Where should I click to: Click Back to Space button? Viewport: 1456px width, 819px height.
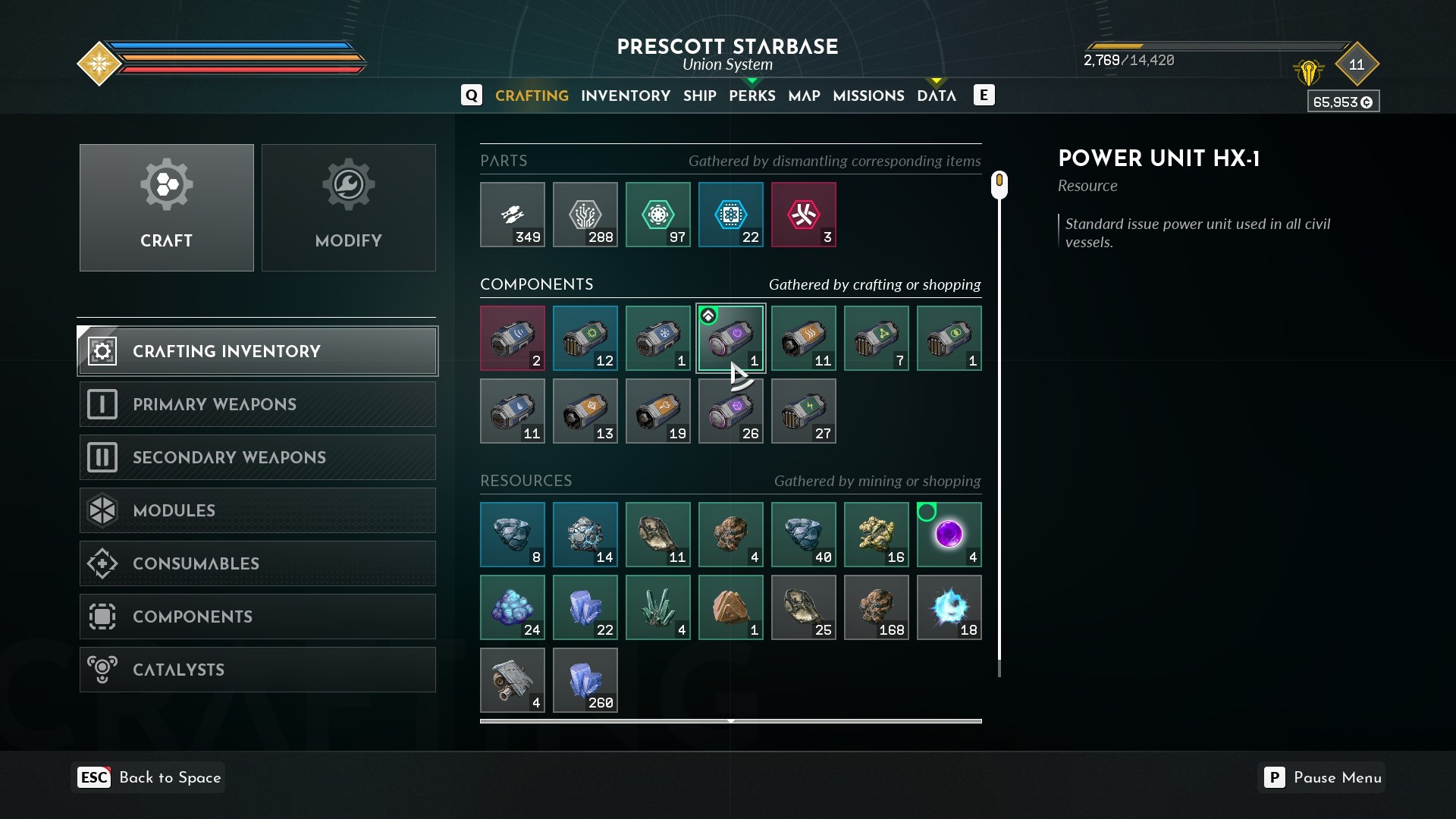point(149,777)
